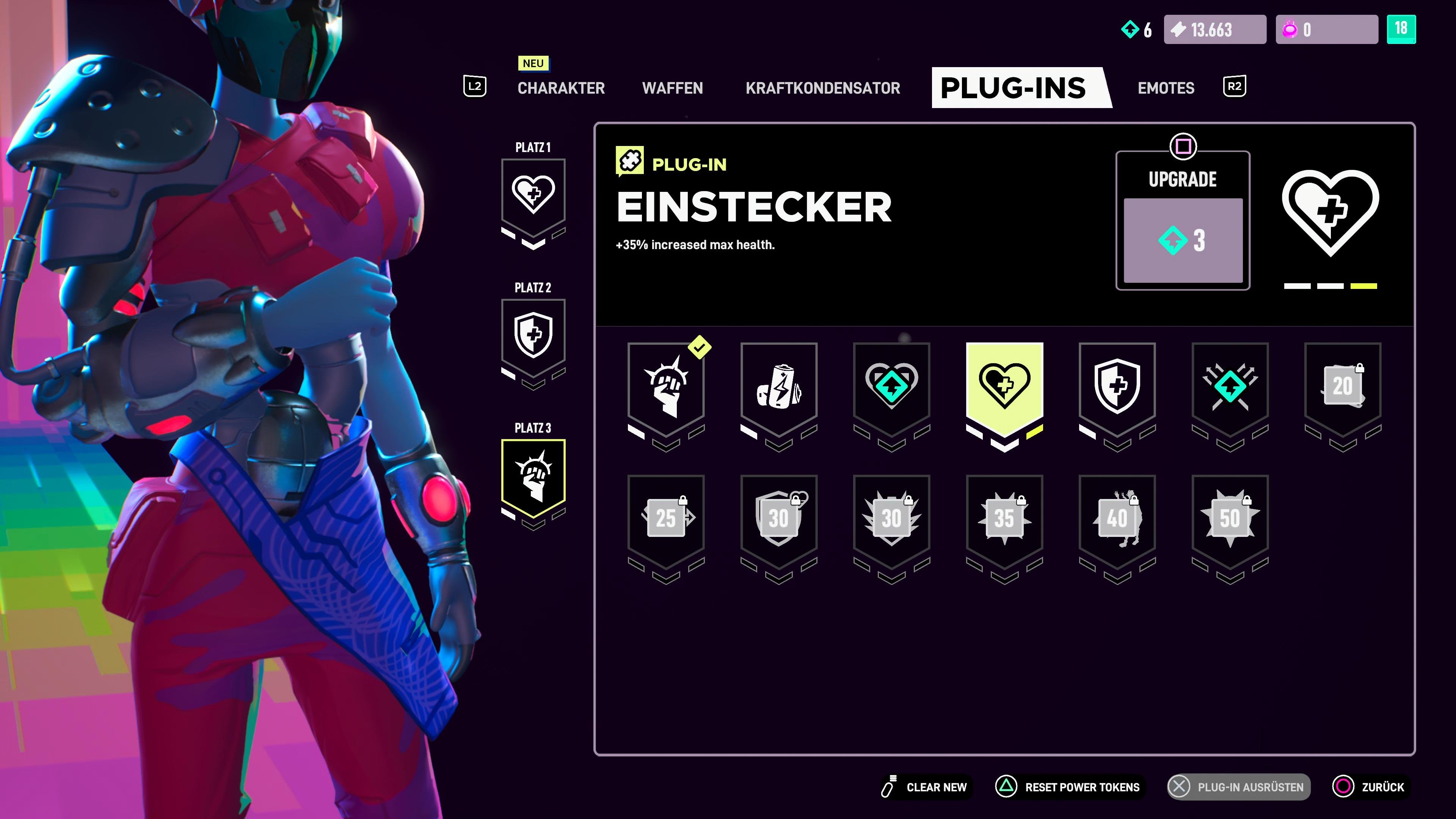Select the shield with cross plug-in
The image size is (1456, 819).
click(1117, 388)
